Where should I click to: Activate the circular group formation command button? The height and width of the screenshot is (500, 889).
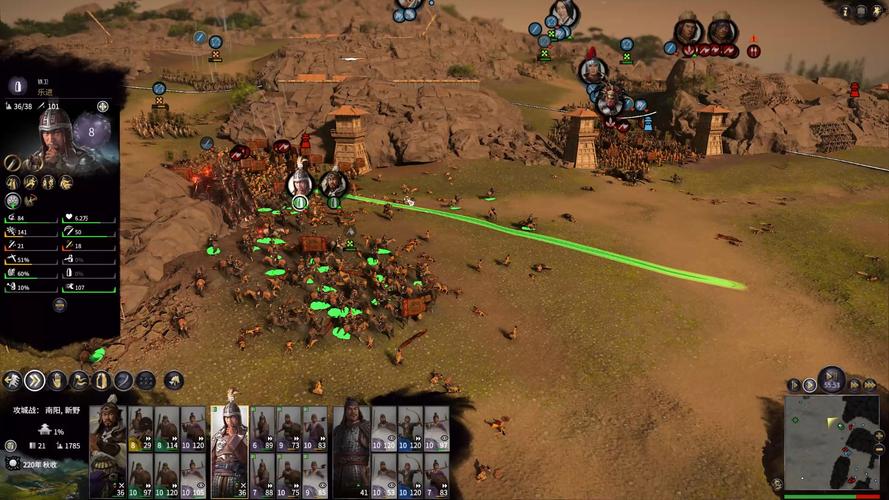[146, 380]
